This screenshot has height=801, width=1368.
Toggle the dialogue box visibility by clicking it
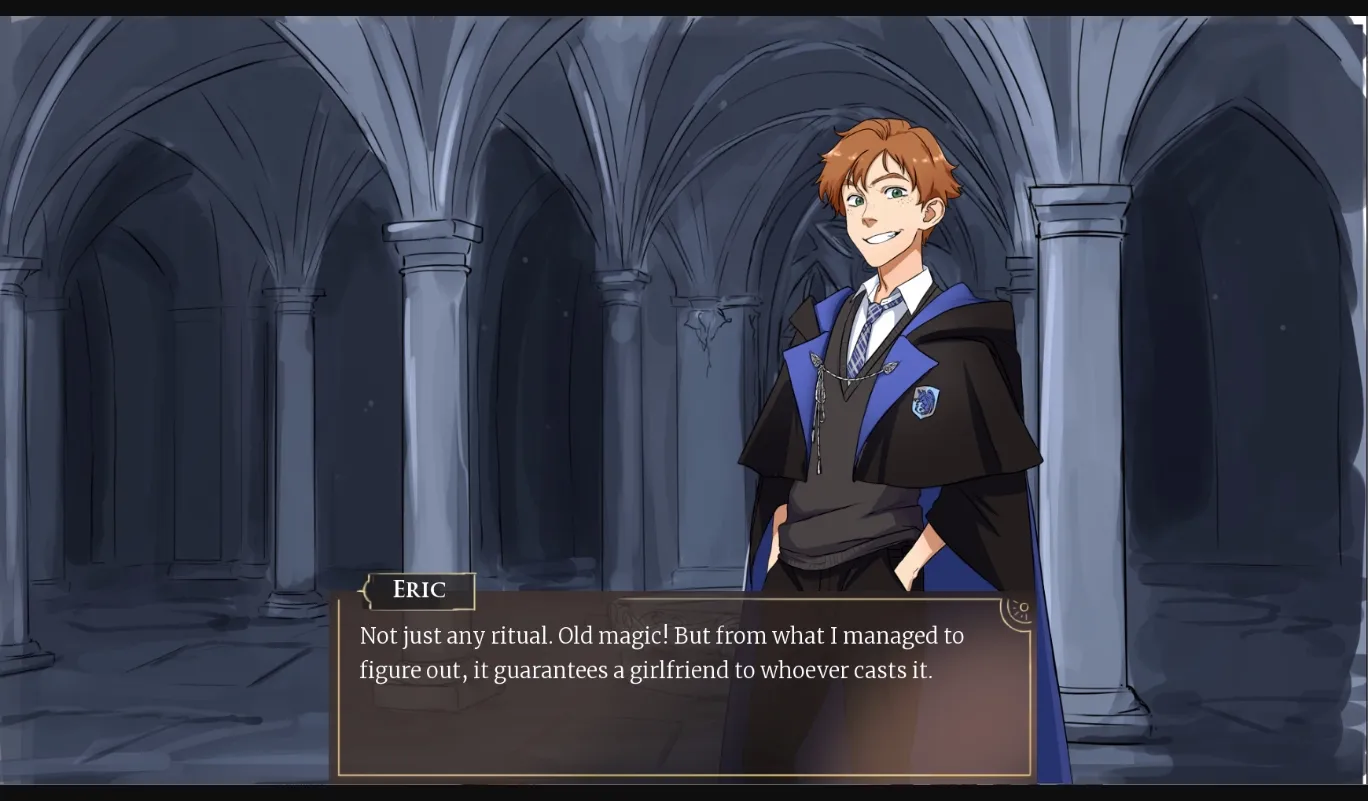click(680, 690)
